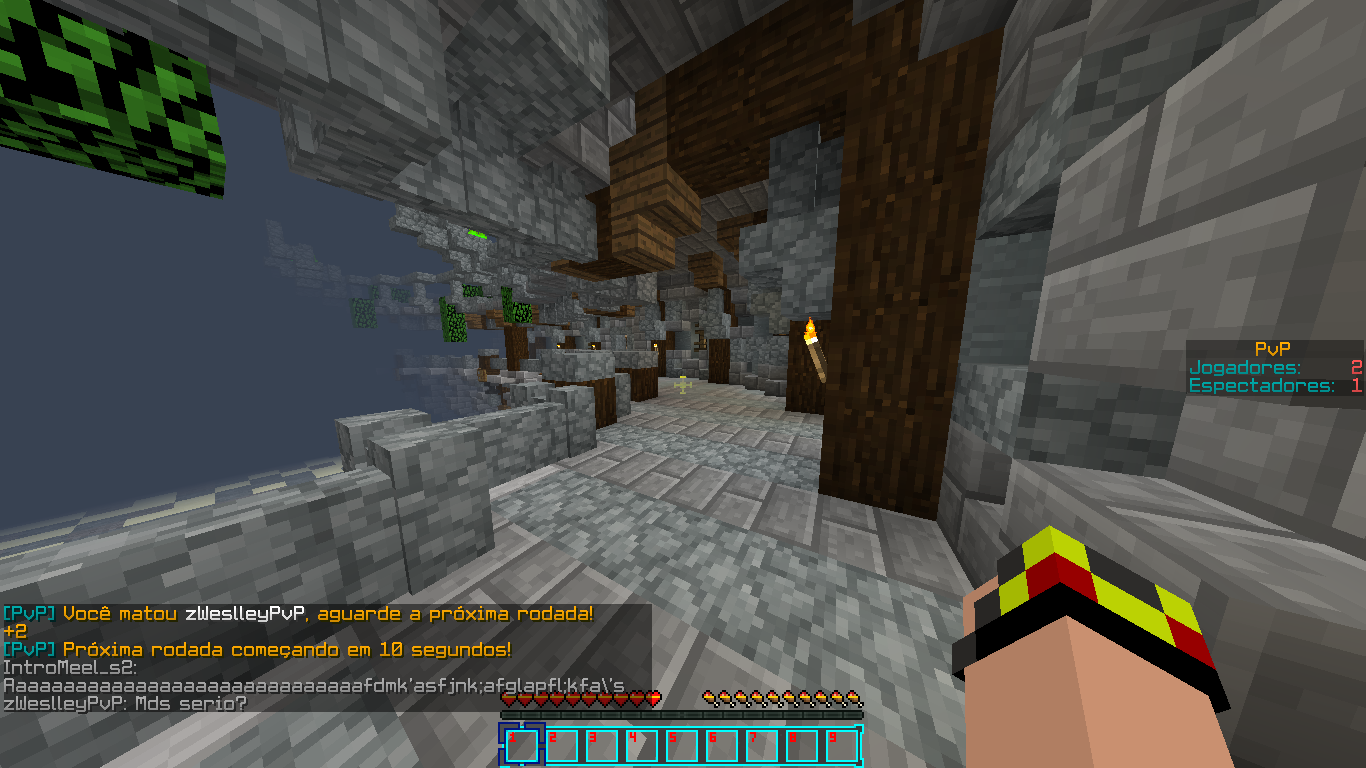Activate hotbar slot 6
The height and width of the screenshot is (768, 1366).
coord(722,746)
